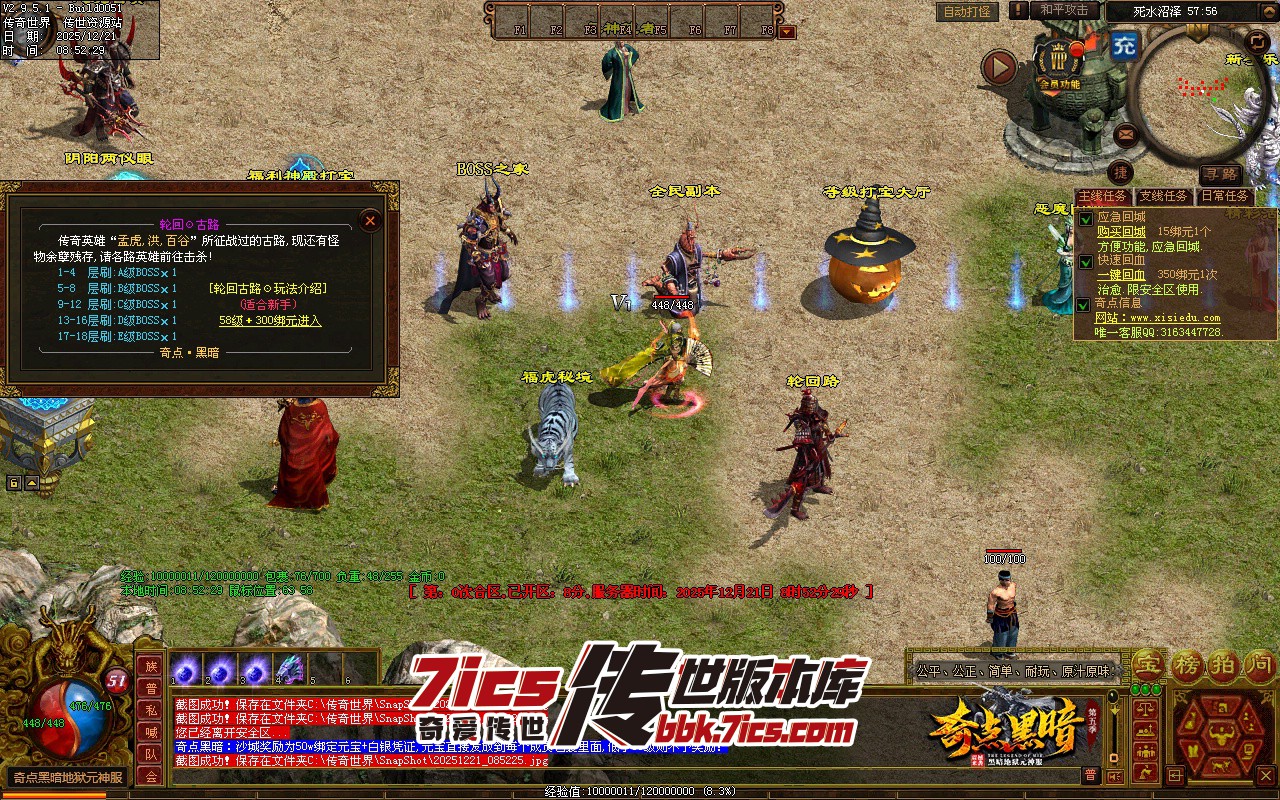Open the blue 充 recharge icon
1280x800 pixels.
pos(1125,46)
